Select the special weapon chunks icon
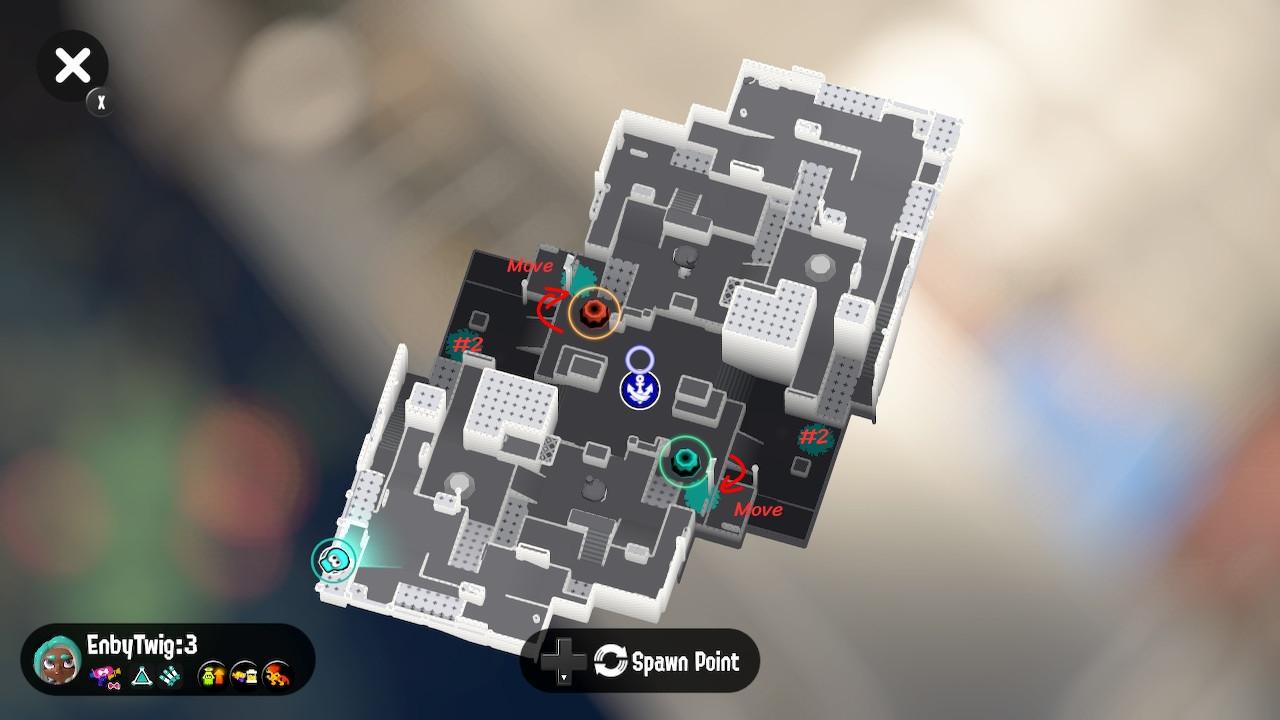The width and height of the screenshot is (1280, 720). (x=170, y=677)
